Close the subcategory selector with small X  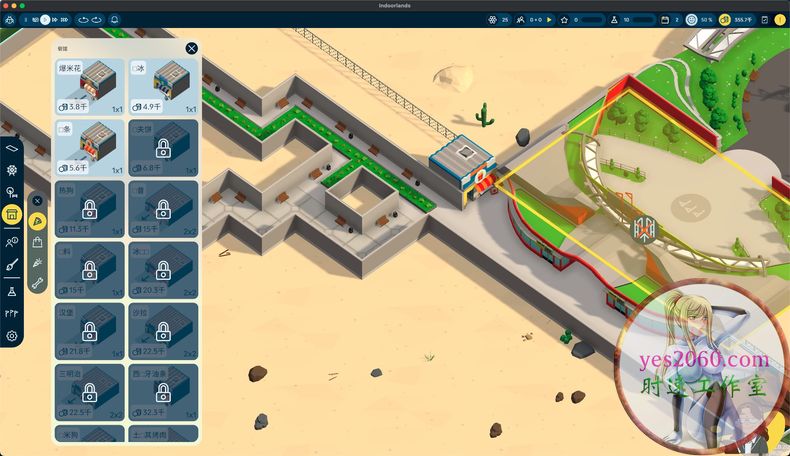point(38,201)
